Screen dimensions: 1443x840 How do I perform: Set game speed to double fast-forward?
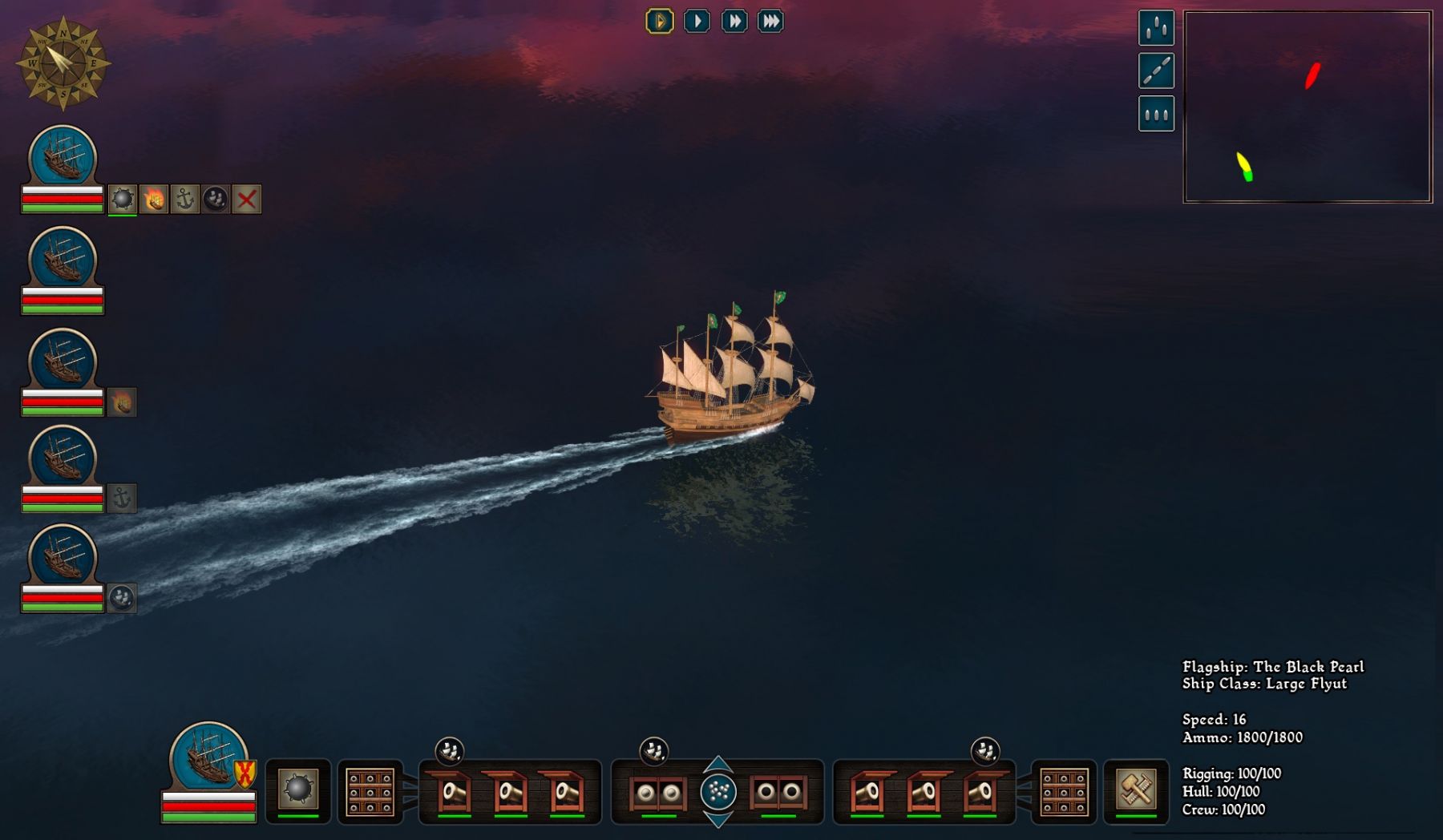coord(734,22)
